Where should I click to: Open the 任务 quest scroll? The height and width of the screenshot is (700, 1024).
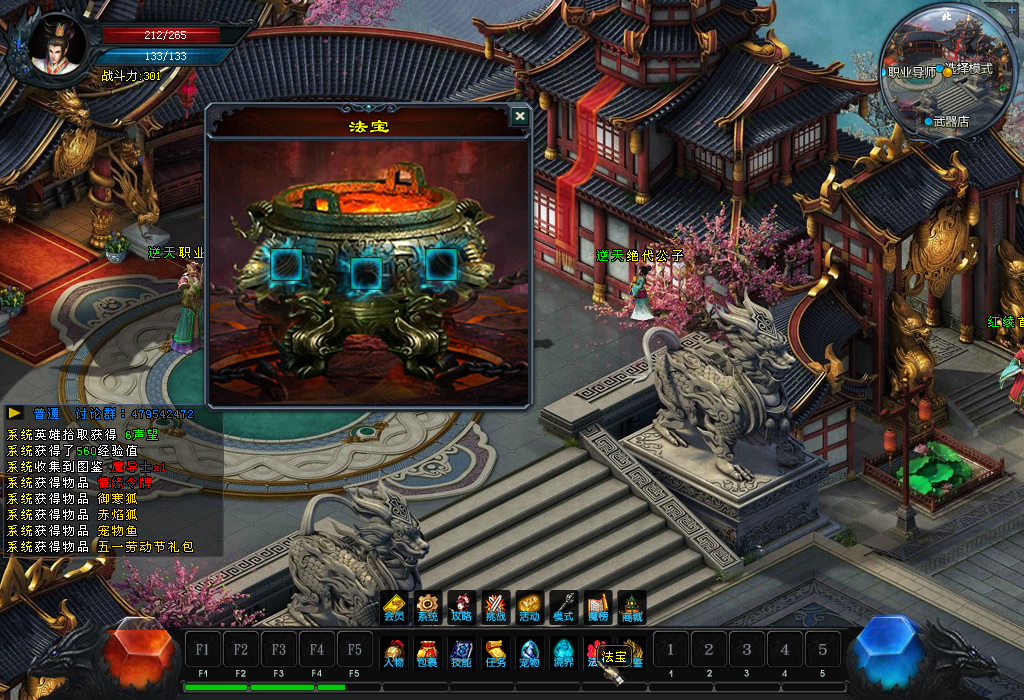click(495, 652)
